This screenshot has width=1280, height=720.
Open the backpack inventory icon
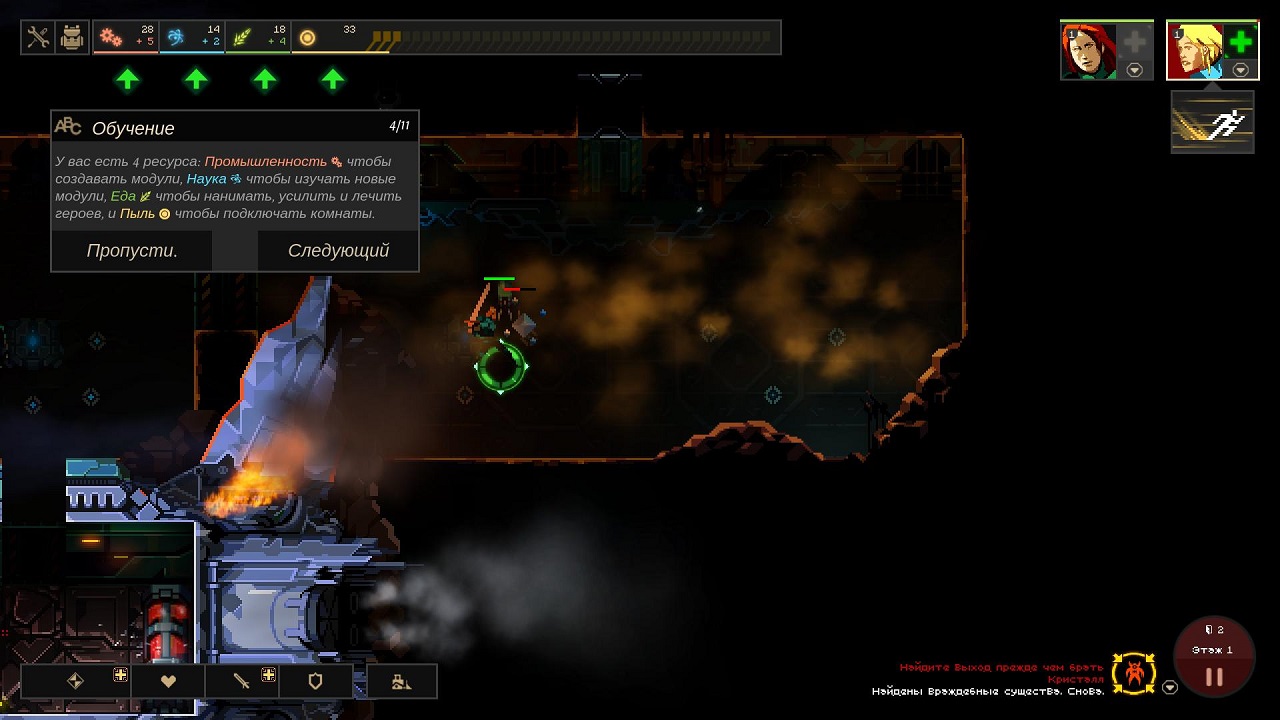[x=72, y=38]
